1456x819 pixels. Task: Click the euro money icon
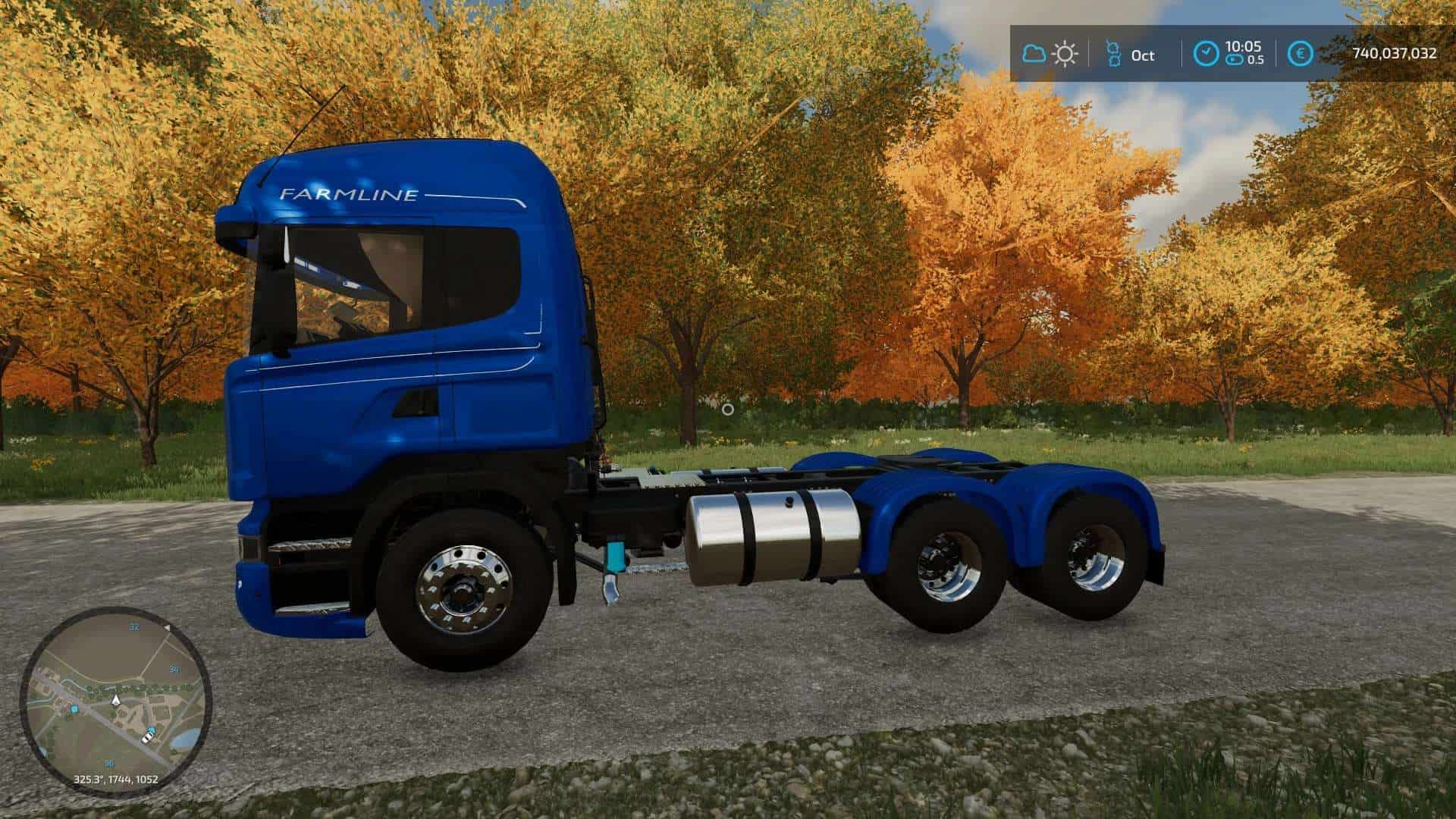[x=1301, y=54]
